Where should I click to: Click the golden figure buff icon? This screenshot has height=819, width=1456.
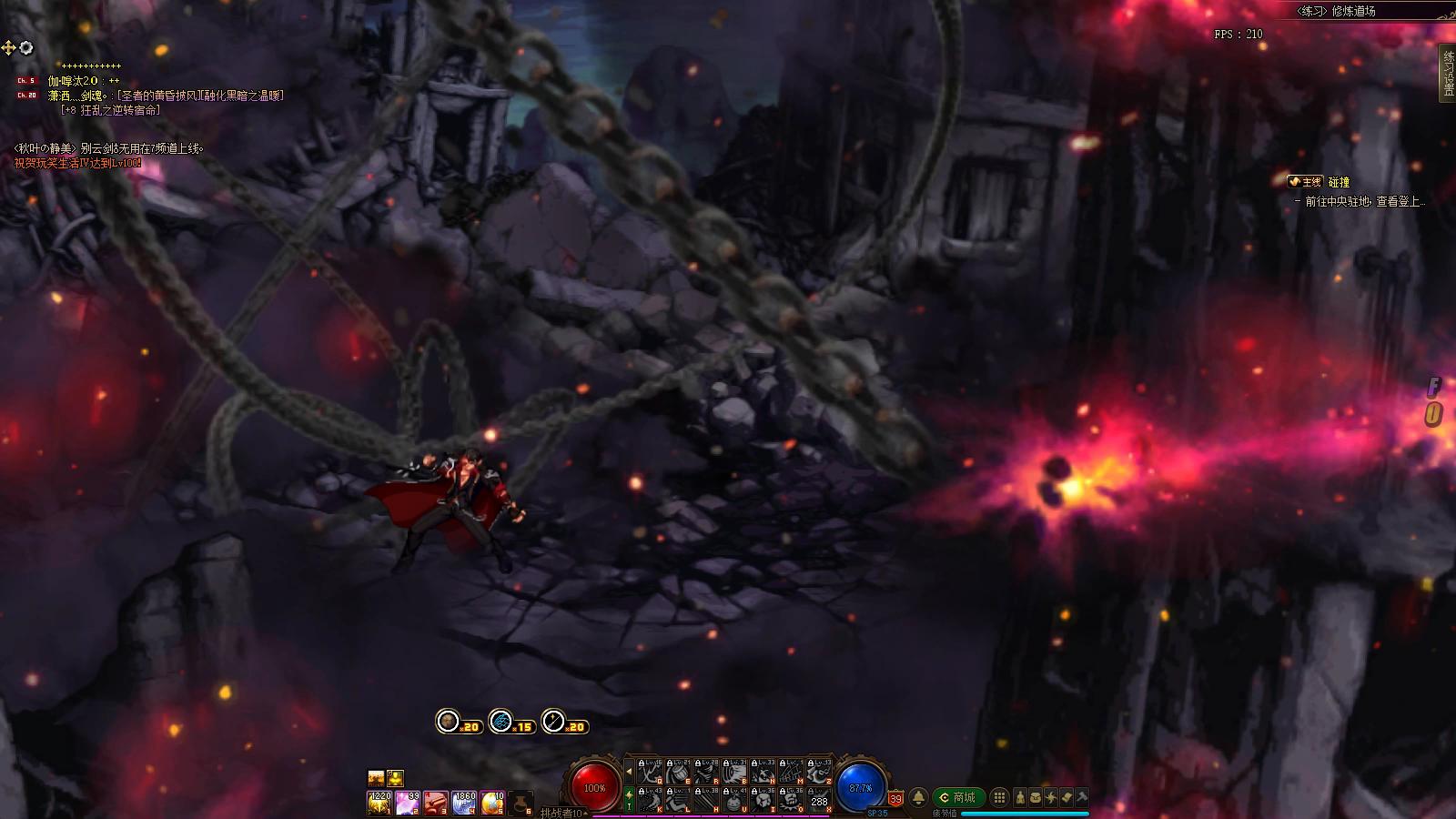click(x=395, y=778)
